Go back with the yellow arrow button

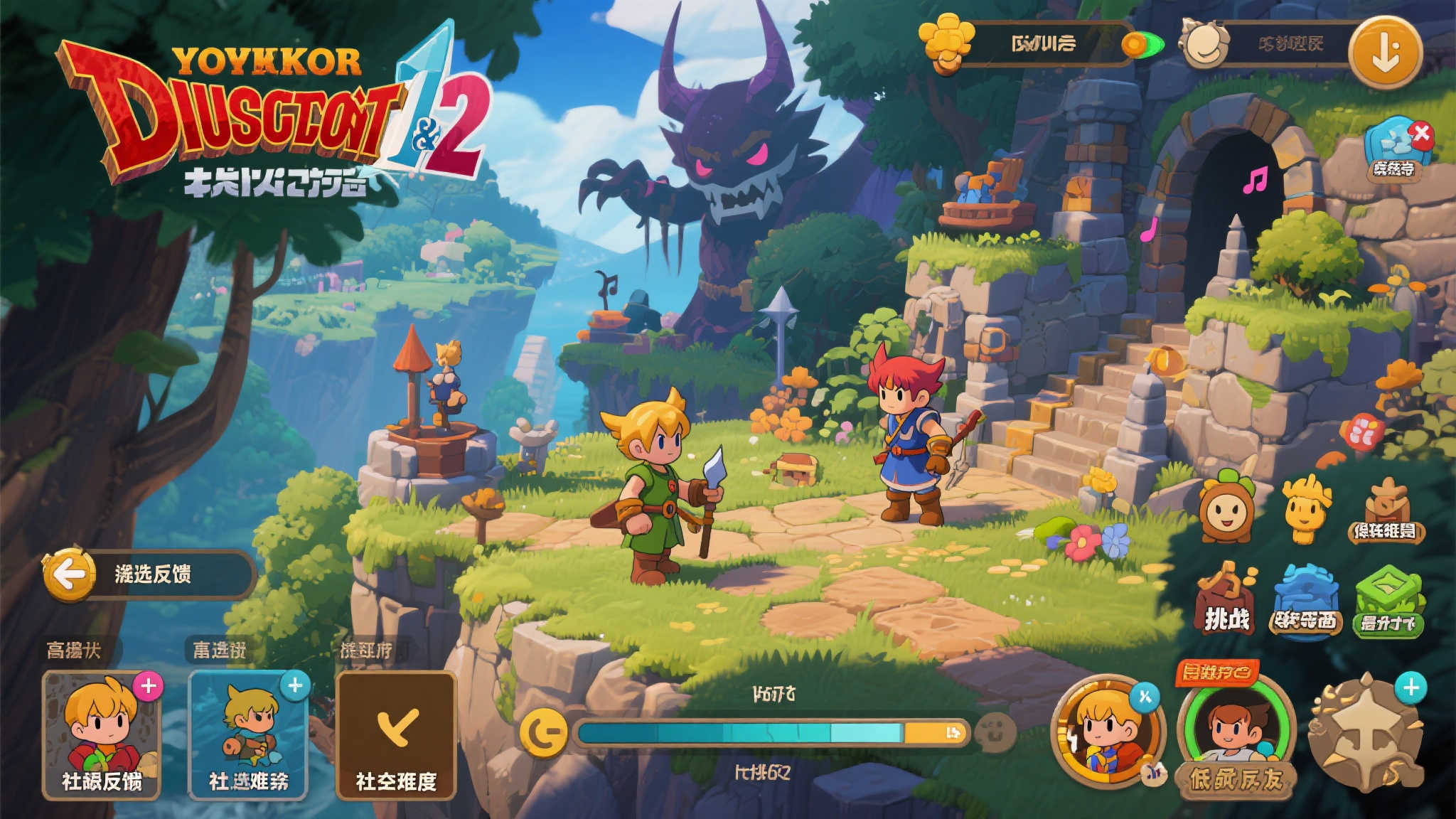[69, 574]
